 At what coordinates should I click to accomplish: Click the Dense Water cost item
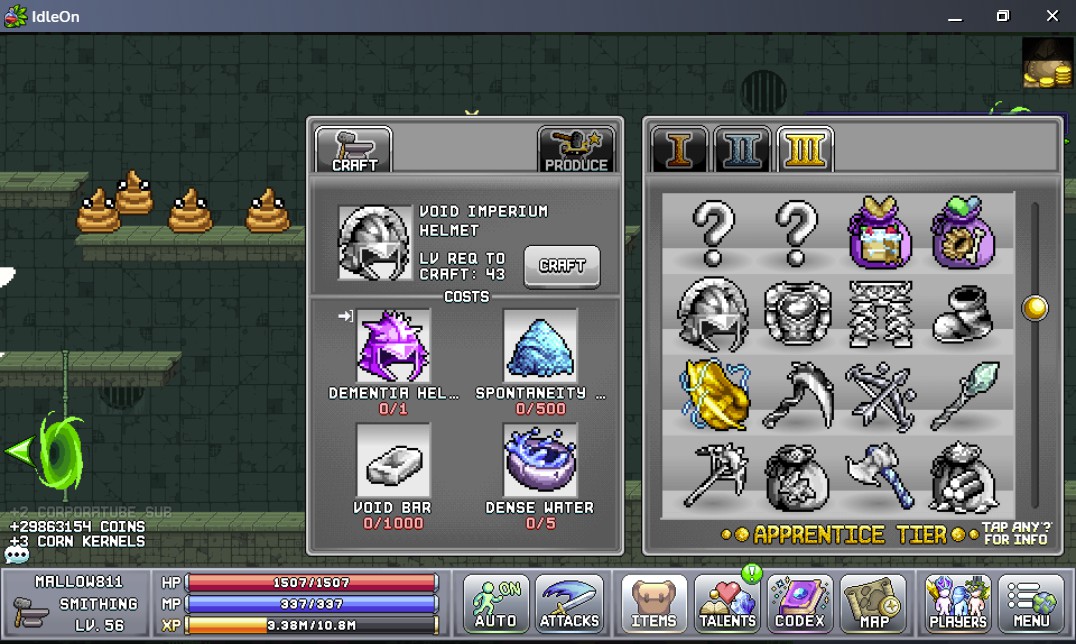[540, 460]
